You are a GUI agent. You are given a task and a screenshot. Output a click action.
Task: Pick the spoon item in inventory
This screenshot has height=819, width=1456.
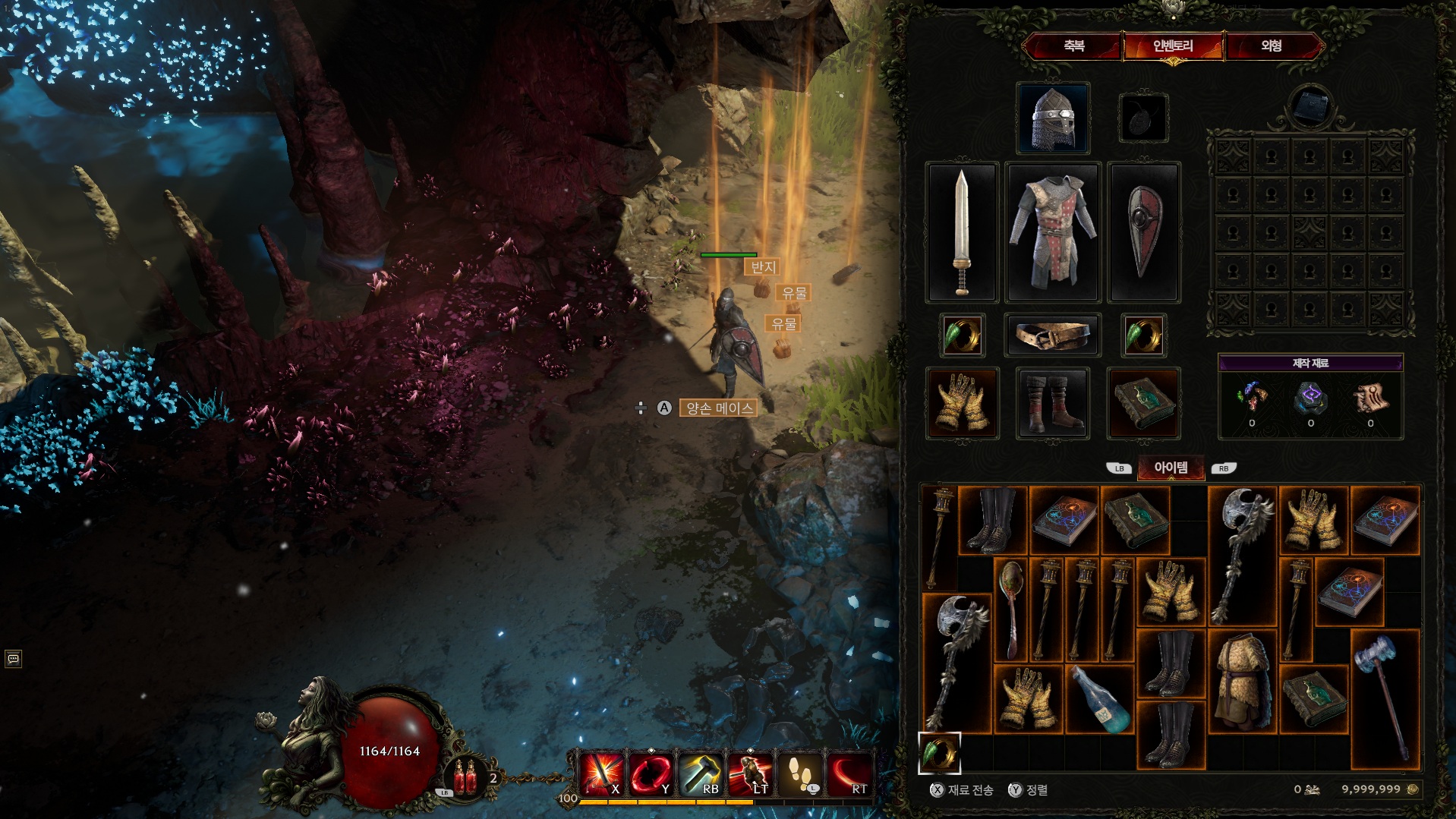[1011, 609]
